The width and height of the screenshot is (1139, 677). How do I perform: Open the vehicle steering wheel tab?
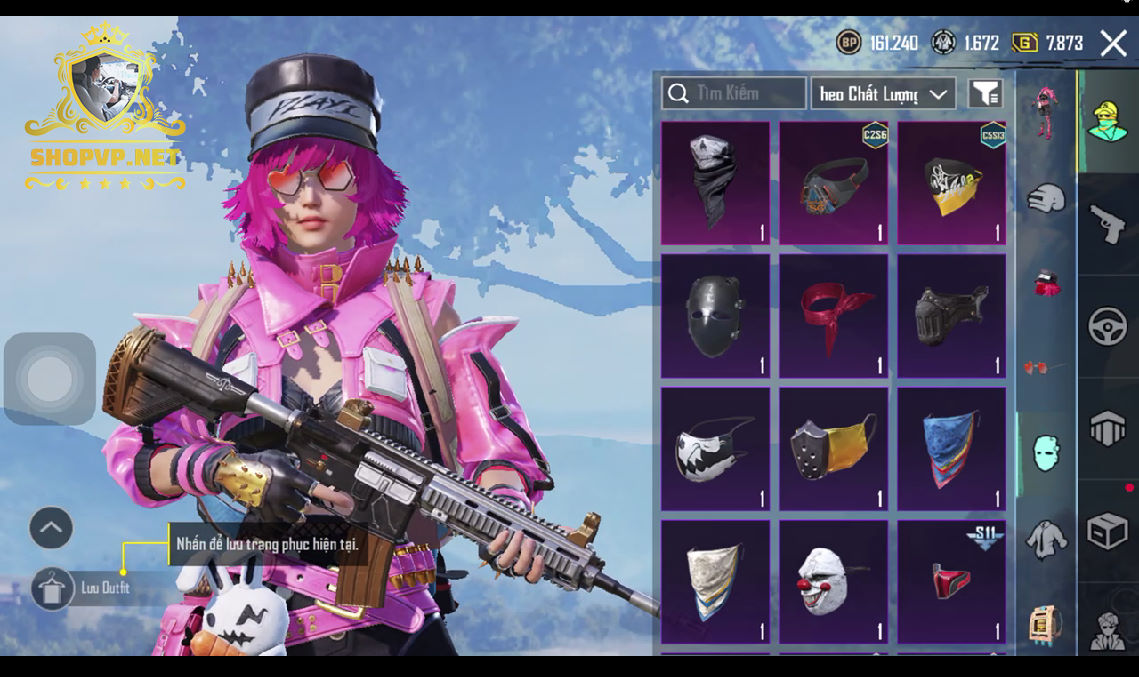[1108, 327]
